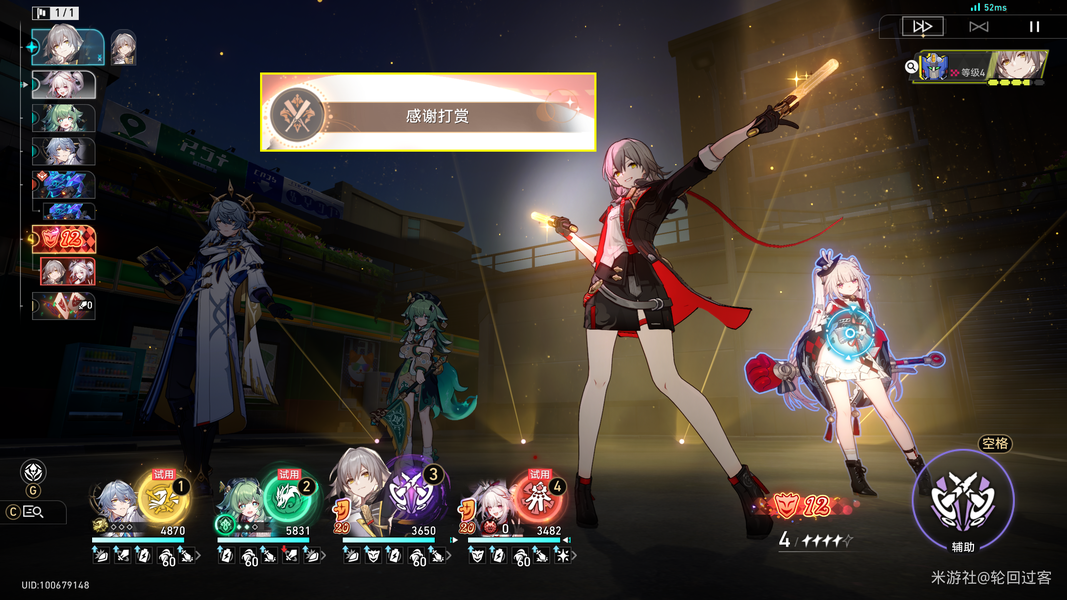Screen dimensions: 1067x600
Task: Pause the battle
Action: (1035, 27)
